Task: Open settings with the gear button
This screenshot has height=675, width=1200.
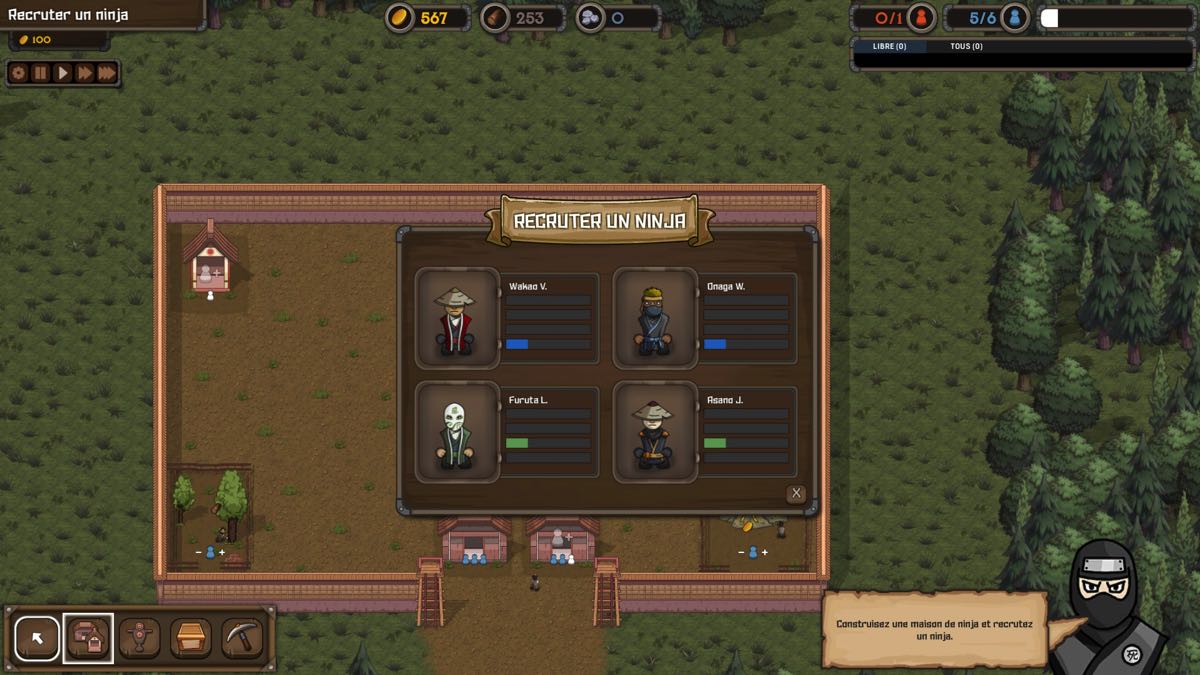Action: [18, 73]
